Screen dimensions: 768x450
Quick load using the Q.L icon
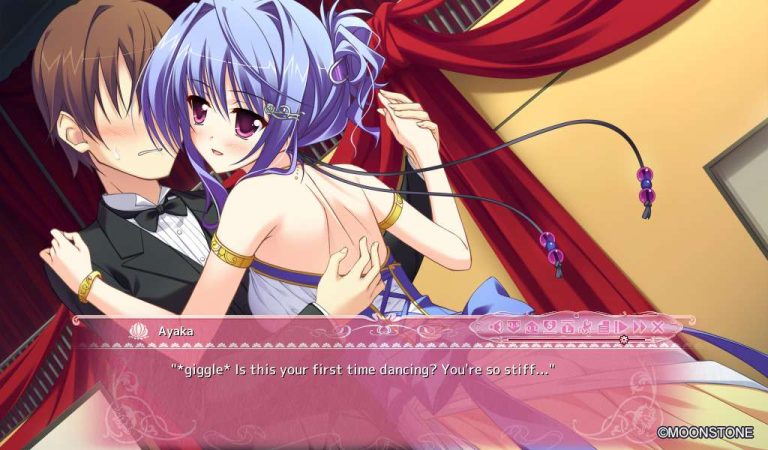click(532, 326)
